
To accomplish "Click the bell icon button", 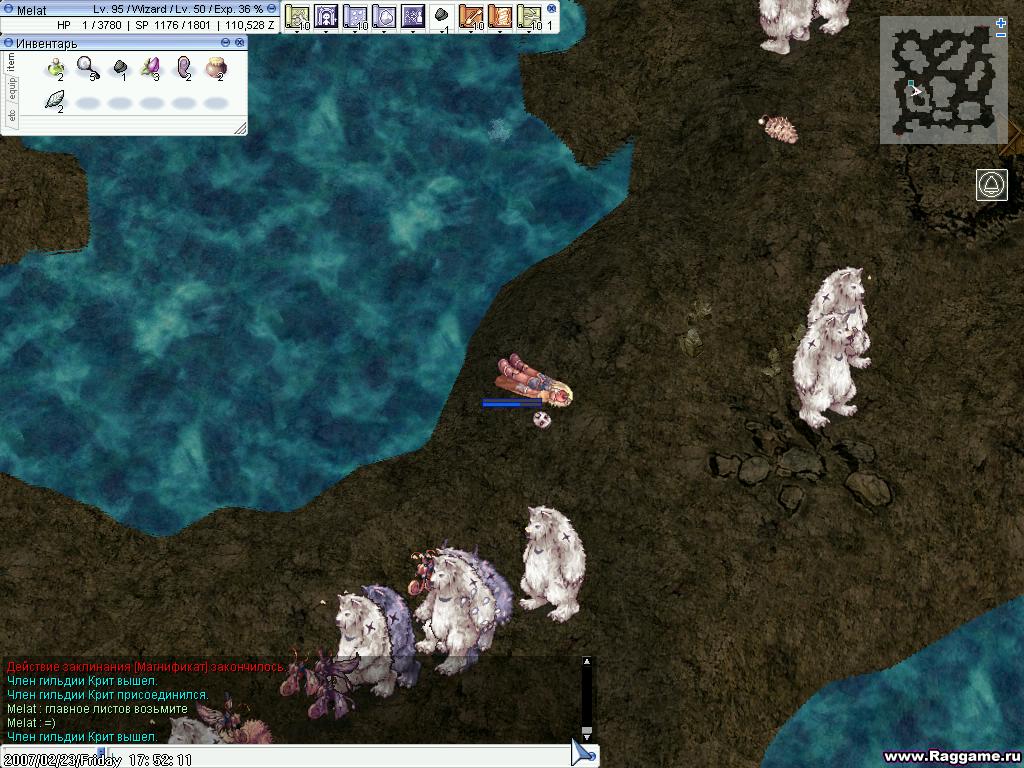I will 991,185.
